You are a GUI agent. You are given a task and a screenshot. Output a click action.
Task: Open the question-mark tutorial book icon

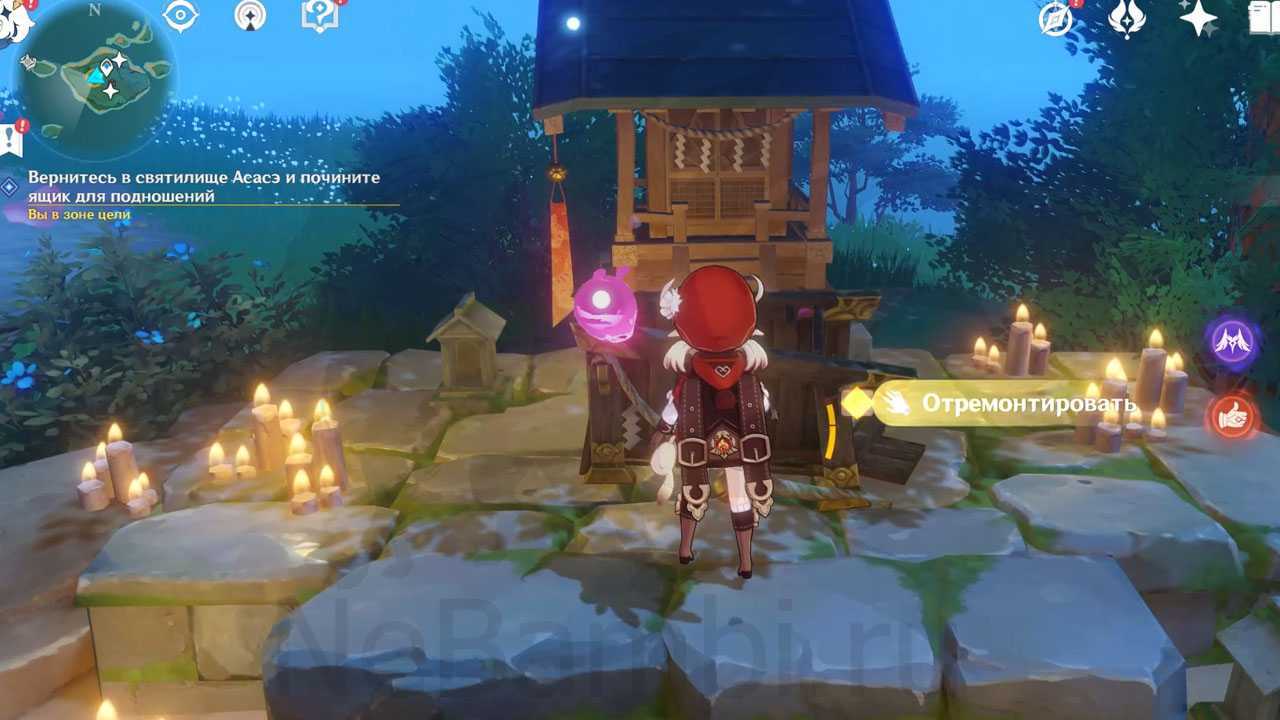pos(319,15)
